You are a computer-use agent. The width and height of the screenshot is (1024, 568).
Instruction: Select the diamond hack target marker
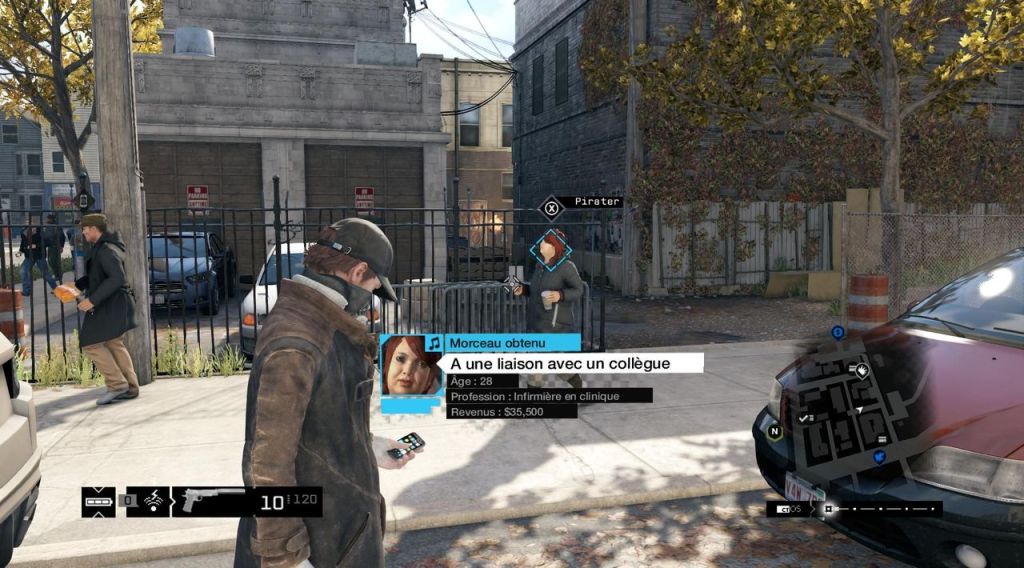coord(550,249)
